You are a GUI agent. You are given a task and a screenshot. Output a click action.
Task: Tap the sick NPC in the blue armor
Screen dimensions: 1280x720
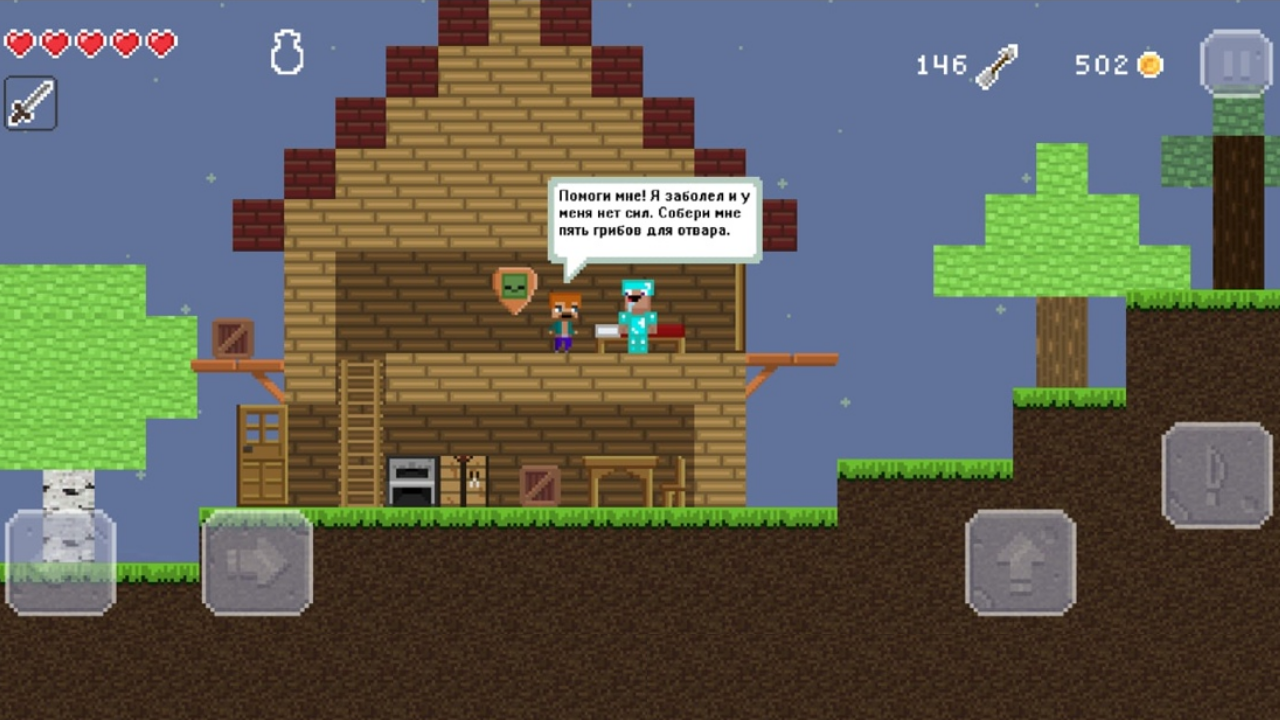click(x=639, y=315)
